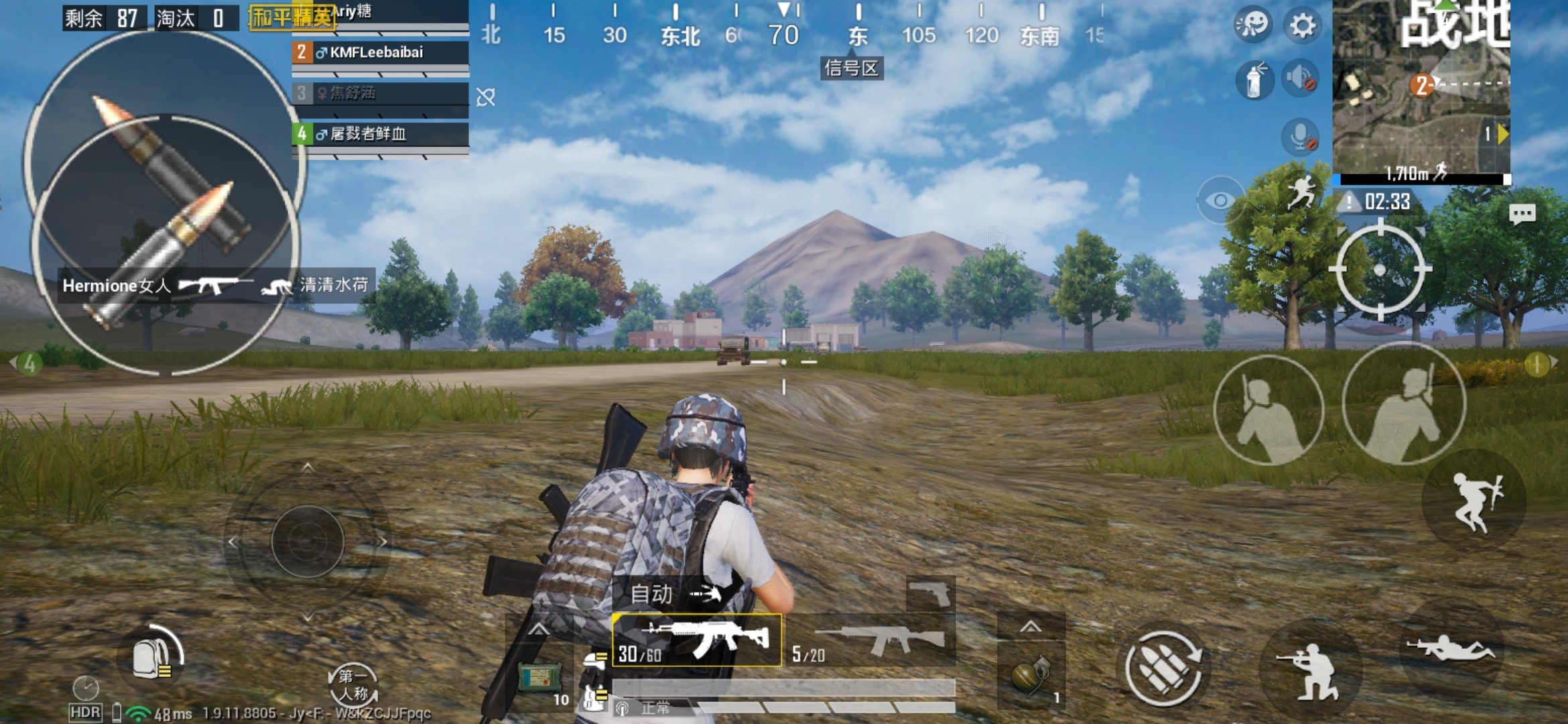This screenshot has width=1568, height=724.
Task: Toggle the microphone input
Action: pyautogui.click(x=1301, y=138)
